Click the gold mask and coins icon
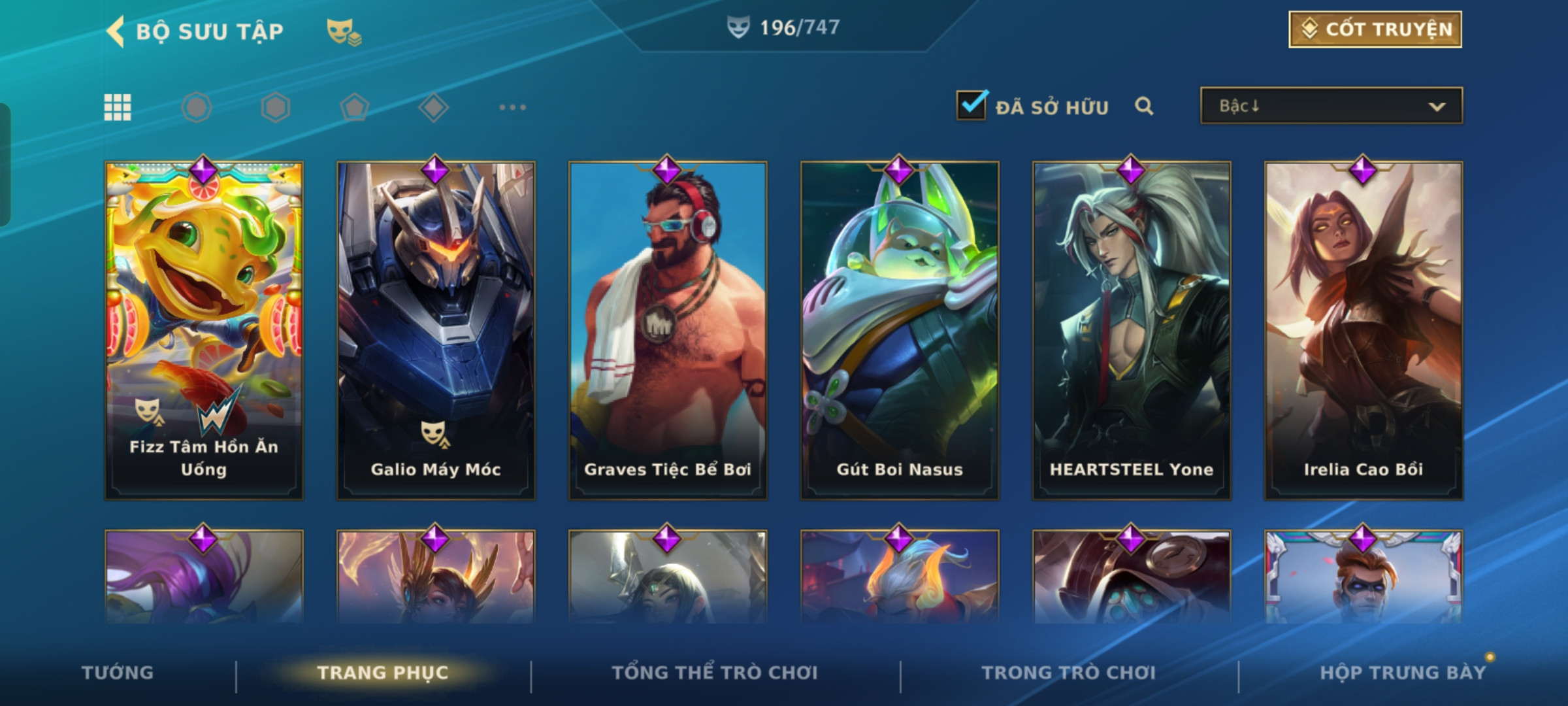The image size is (1568, 706). (x=344, y=31)
